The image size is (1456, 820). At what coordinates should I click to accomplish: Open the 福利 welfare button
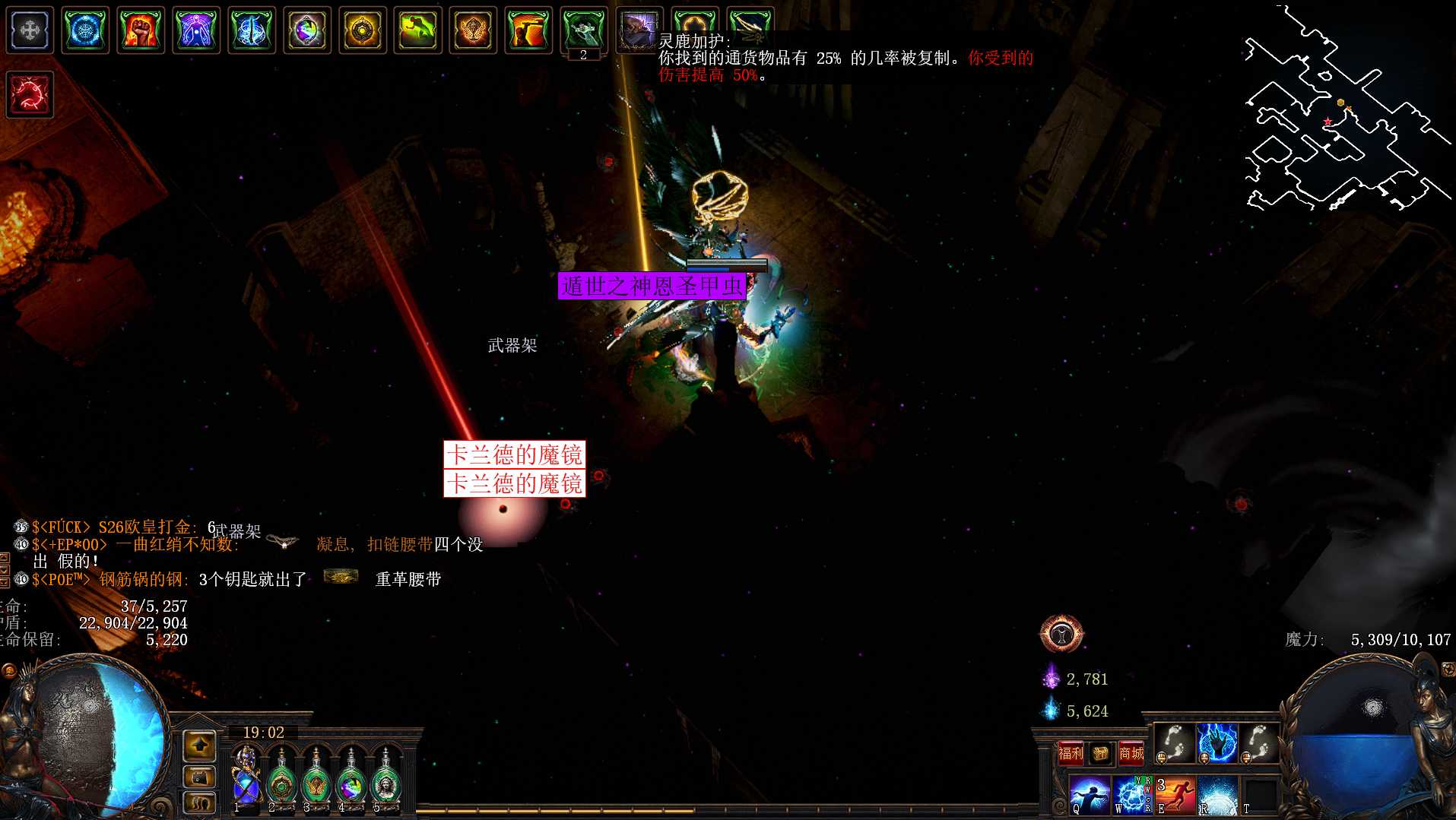[1071, 753]
